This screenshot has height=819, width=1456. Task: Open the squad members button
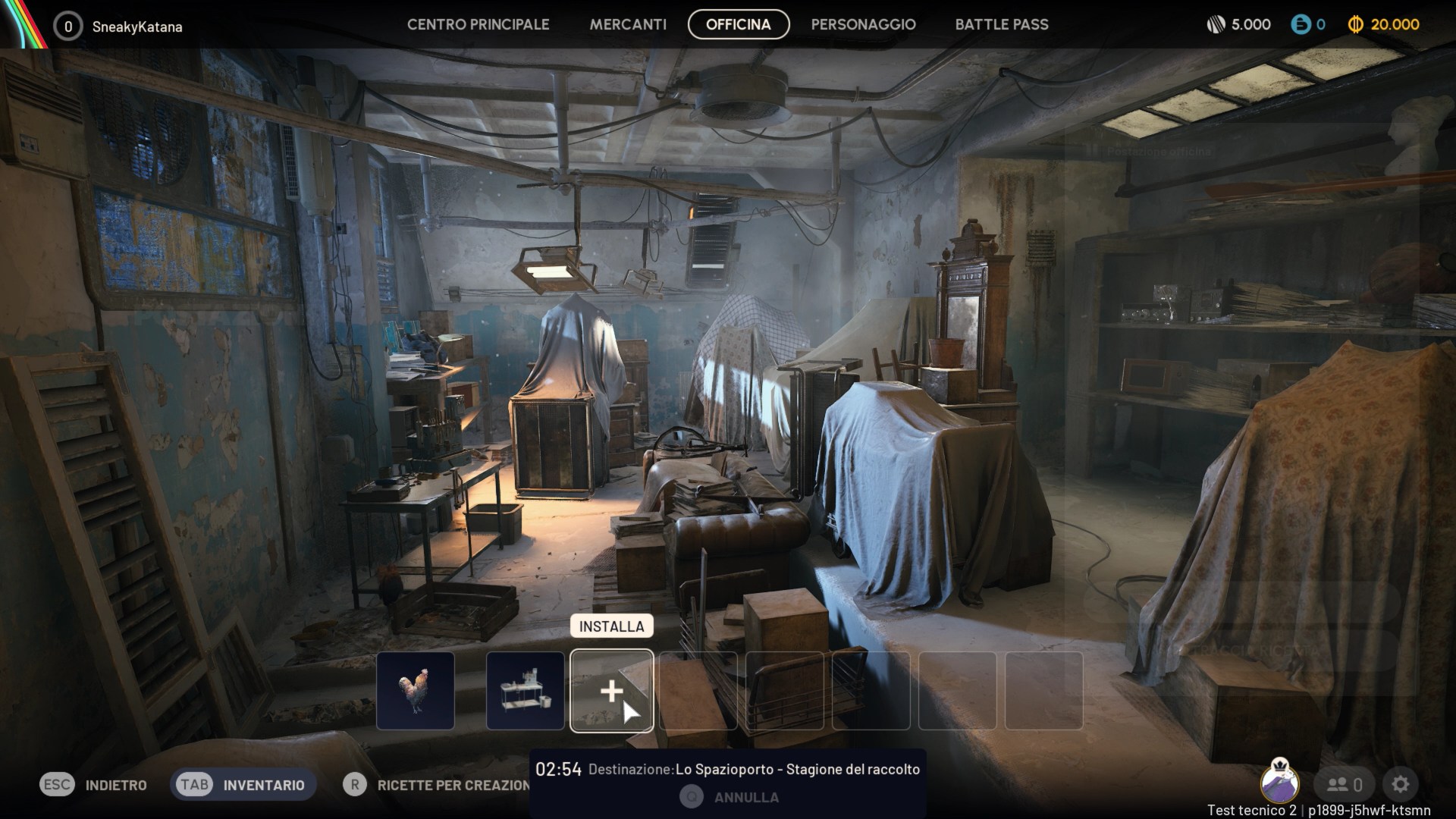pyautogui.click(x=1345, y=785)
